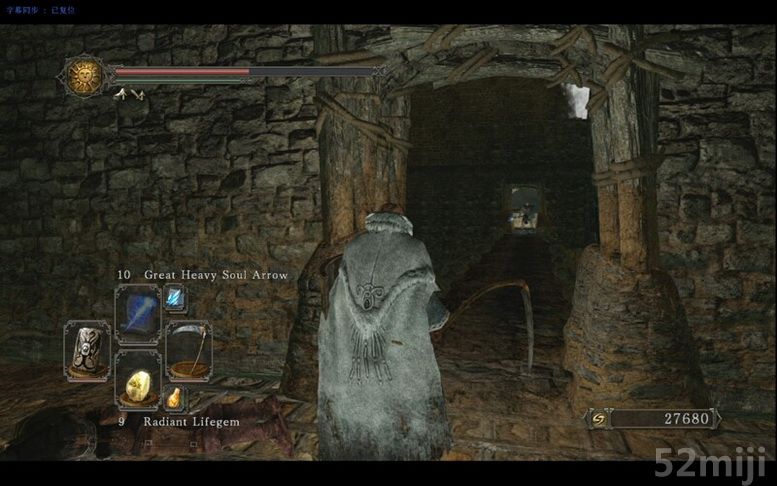Select the scythe weapon slot
Viewport: 777px width, 486px height.
187,350
